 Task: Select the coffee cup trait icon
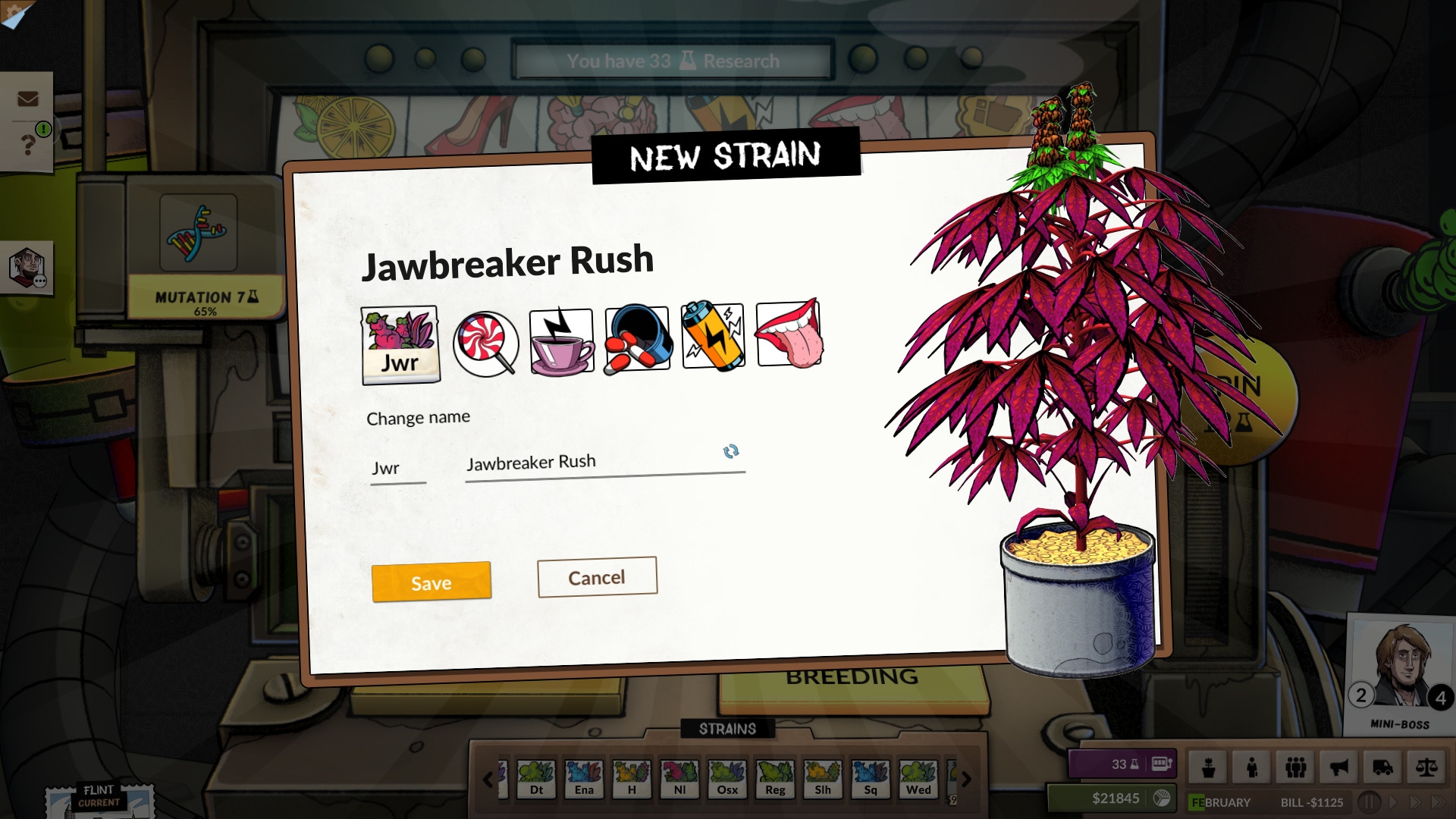point(560,339)
